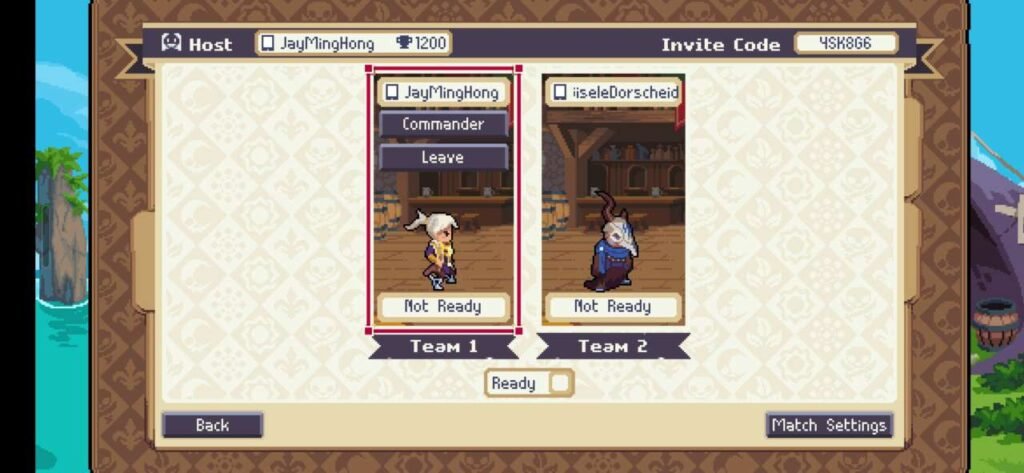The width and height of the screenshot is (1024, 473).
Task: Click the Team 2 banner
Action: coord(613,347)
